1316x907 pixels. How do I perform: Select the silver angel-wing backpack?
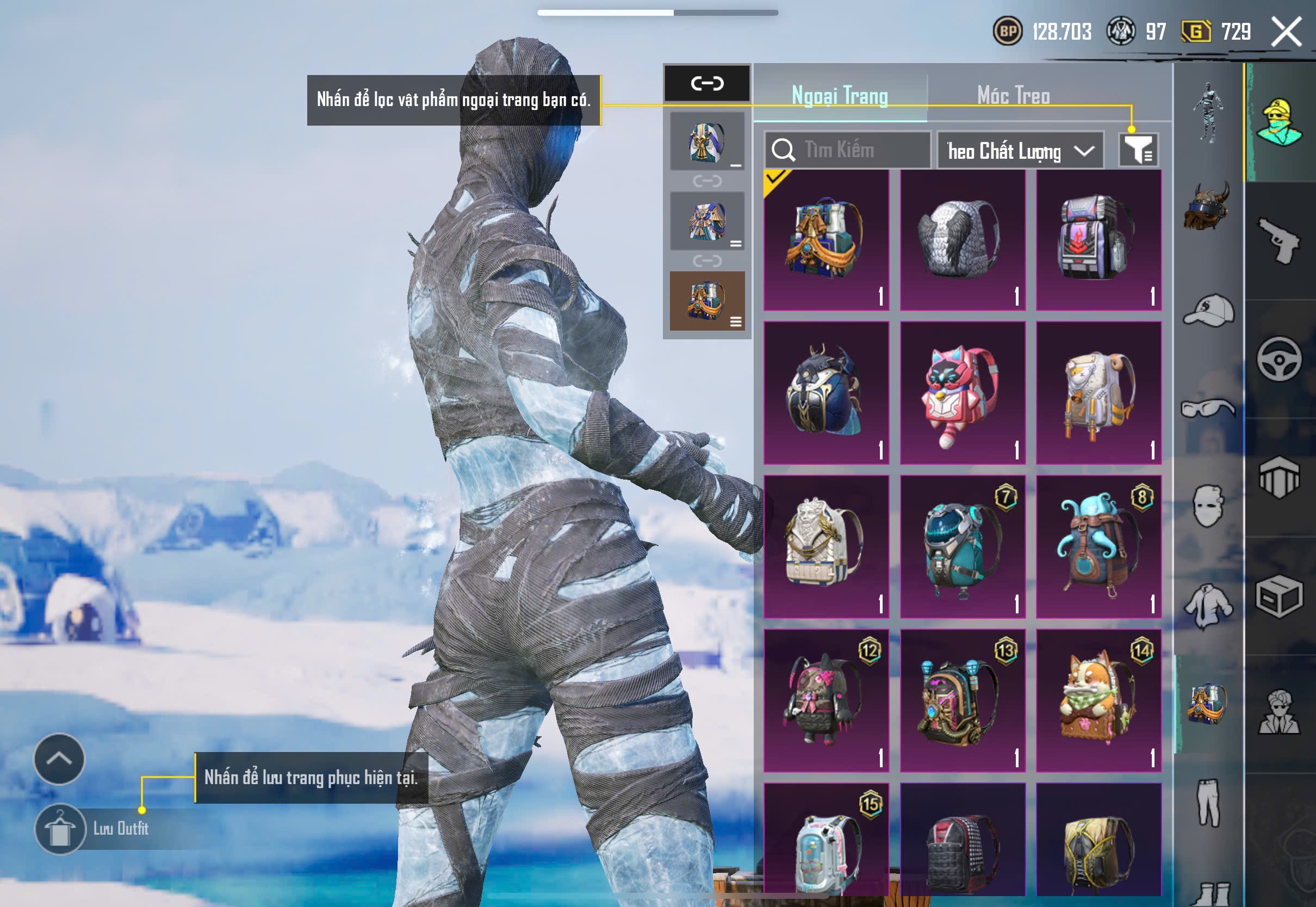click(x=963, y=240)
